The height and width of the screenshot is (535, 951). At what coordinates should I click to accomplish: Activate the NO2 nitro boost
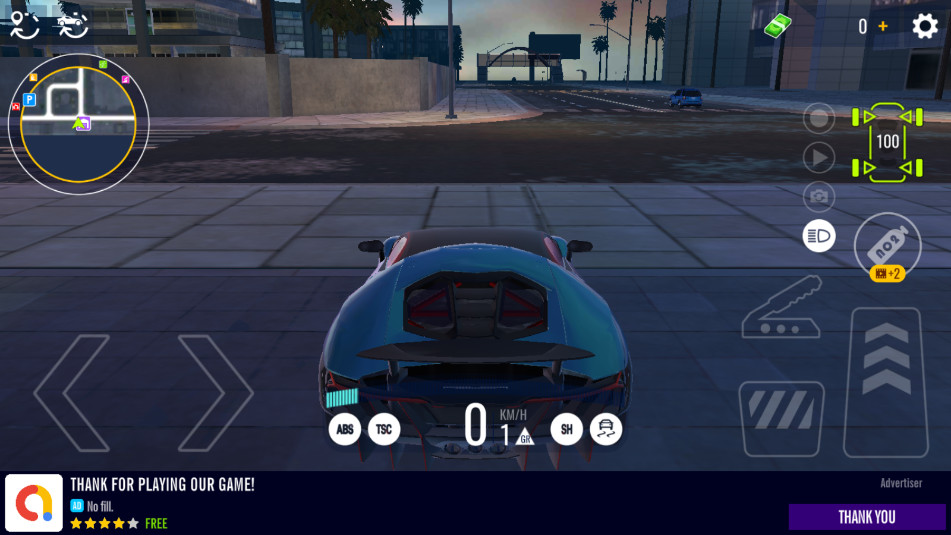tap(887, 247)
